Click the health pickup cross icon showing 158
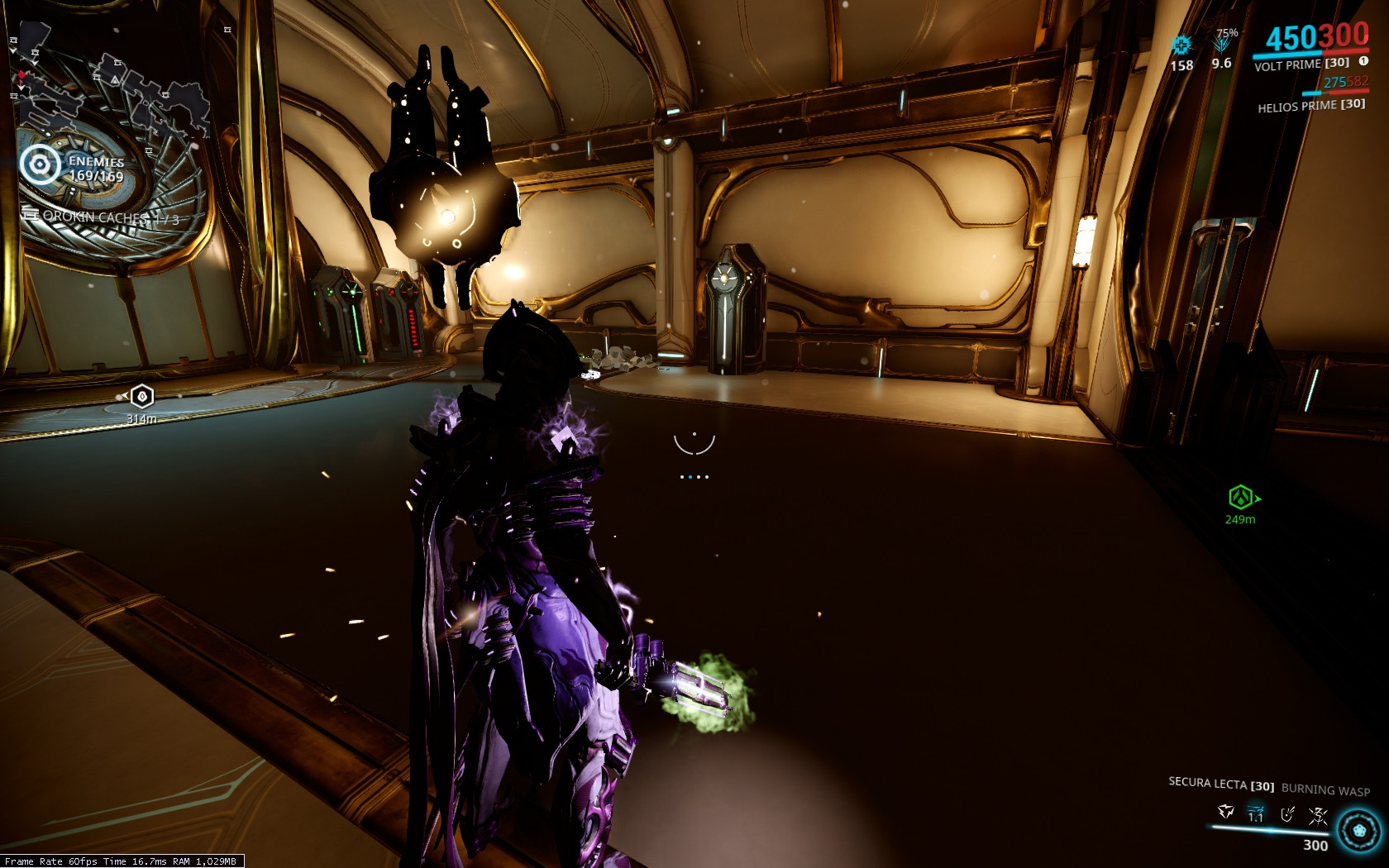Viewport: 1389px width, 868px height. tap(1181, 44)
